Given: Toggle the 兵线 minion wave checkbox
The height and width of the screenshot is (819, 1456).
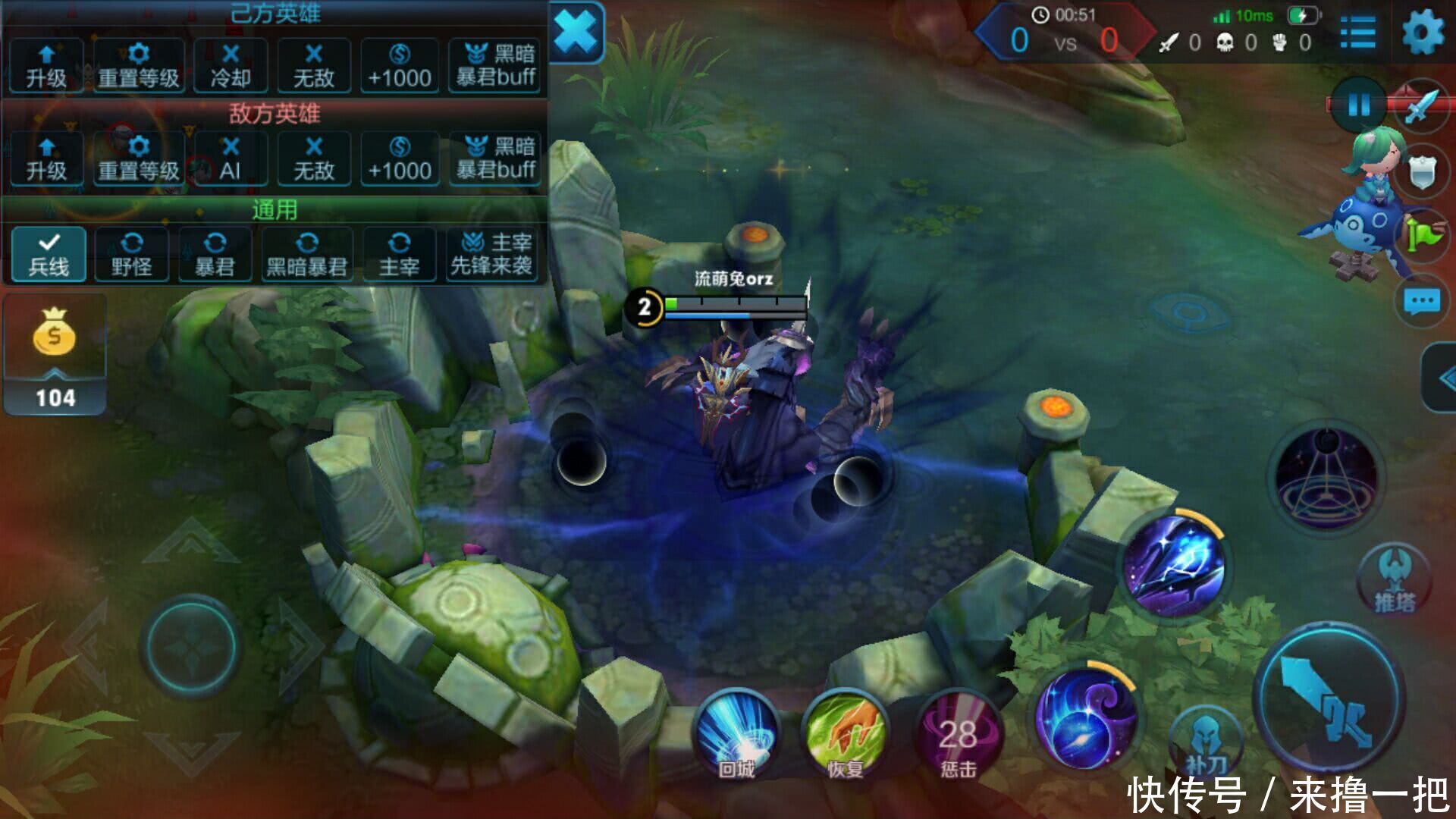Looking at the screenshot, I should click(x=49, y=254).
